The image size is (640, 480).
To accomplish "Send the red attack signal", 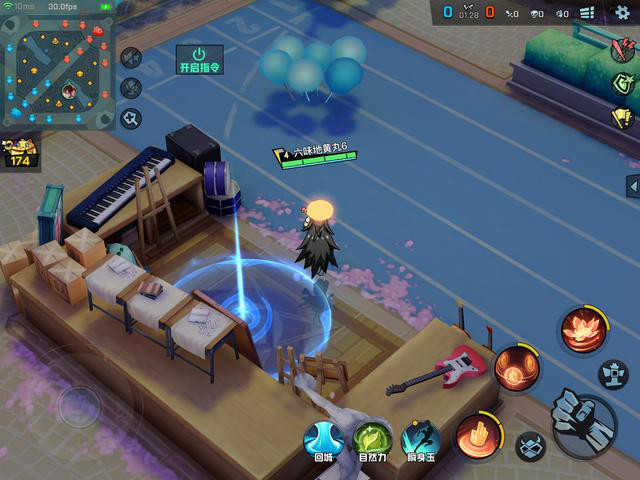I will click(x=622, y=50).
